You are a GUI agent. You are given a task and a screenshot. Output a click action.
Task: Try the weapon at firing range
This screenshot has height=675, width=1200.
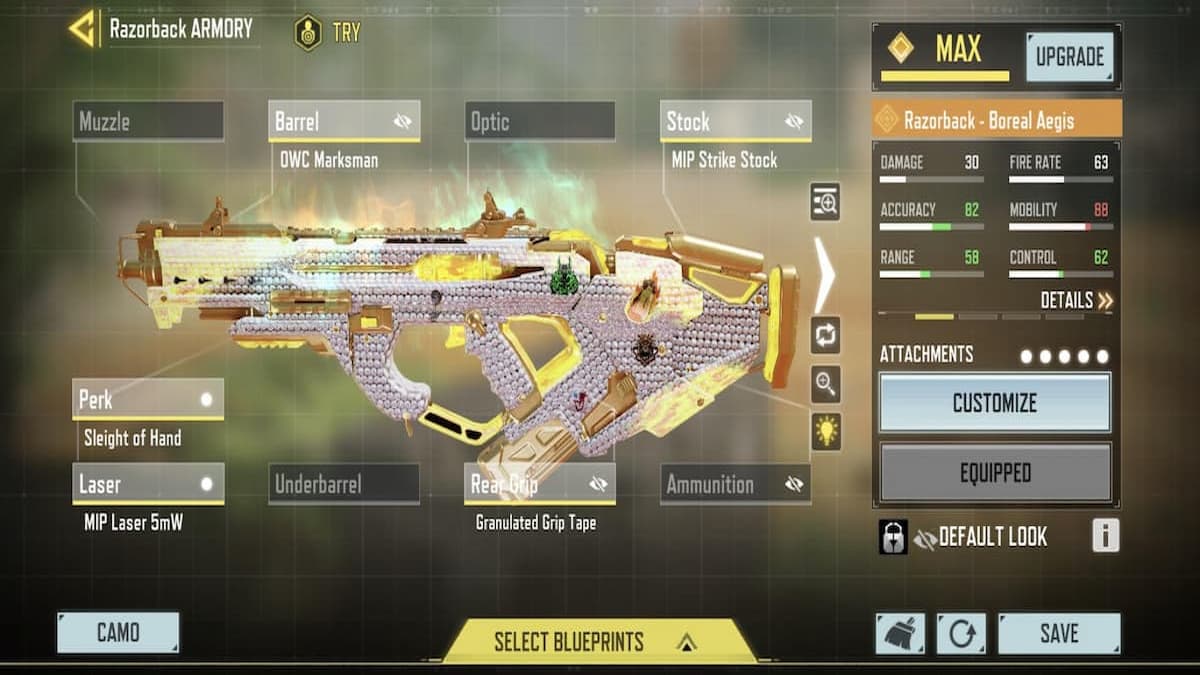pos(327,32)
